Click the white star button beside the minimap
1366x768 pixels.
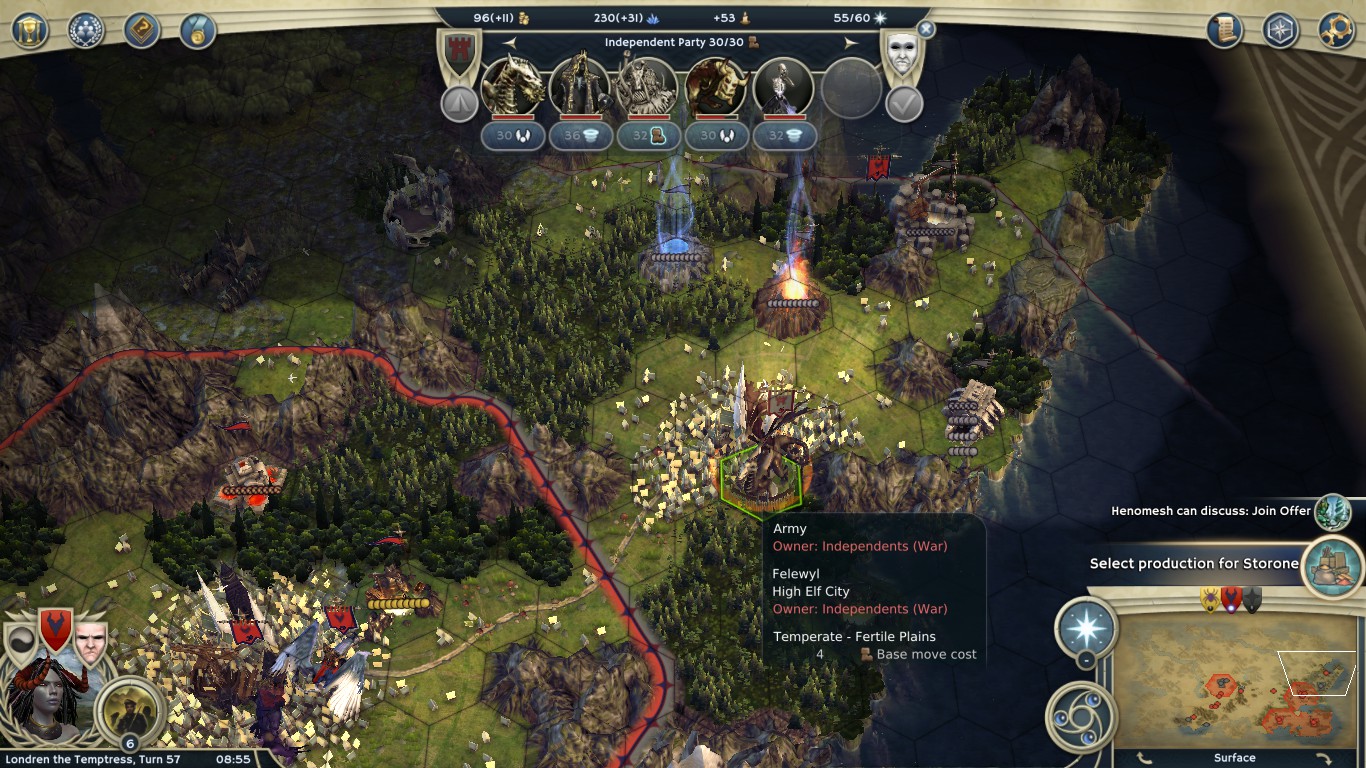1086,628
